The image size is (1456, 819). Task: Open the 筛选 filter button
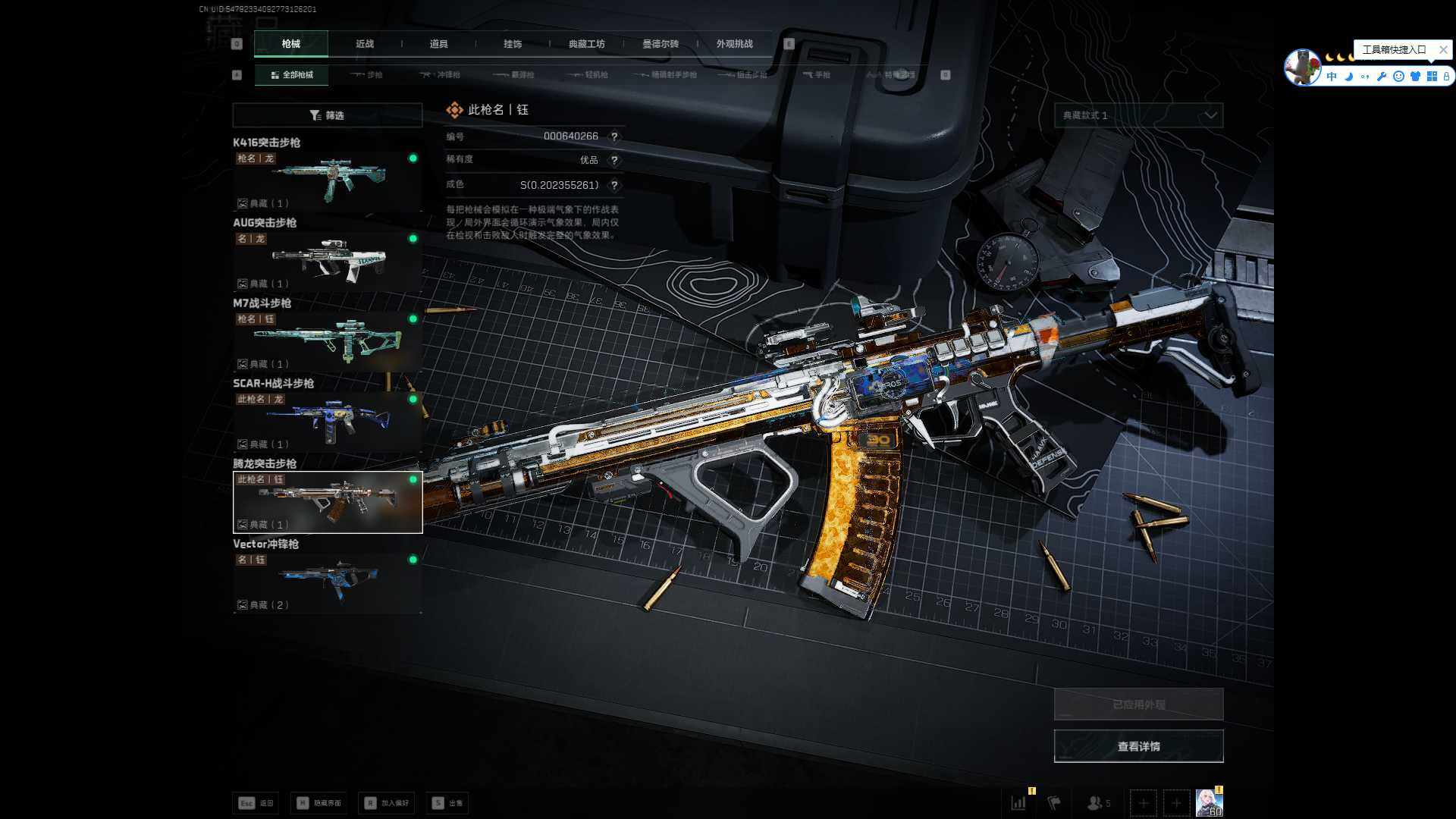(x=327, y=115)
